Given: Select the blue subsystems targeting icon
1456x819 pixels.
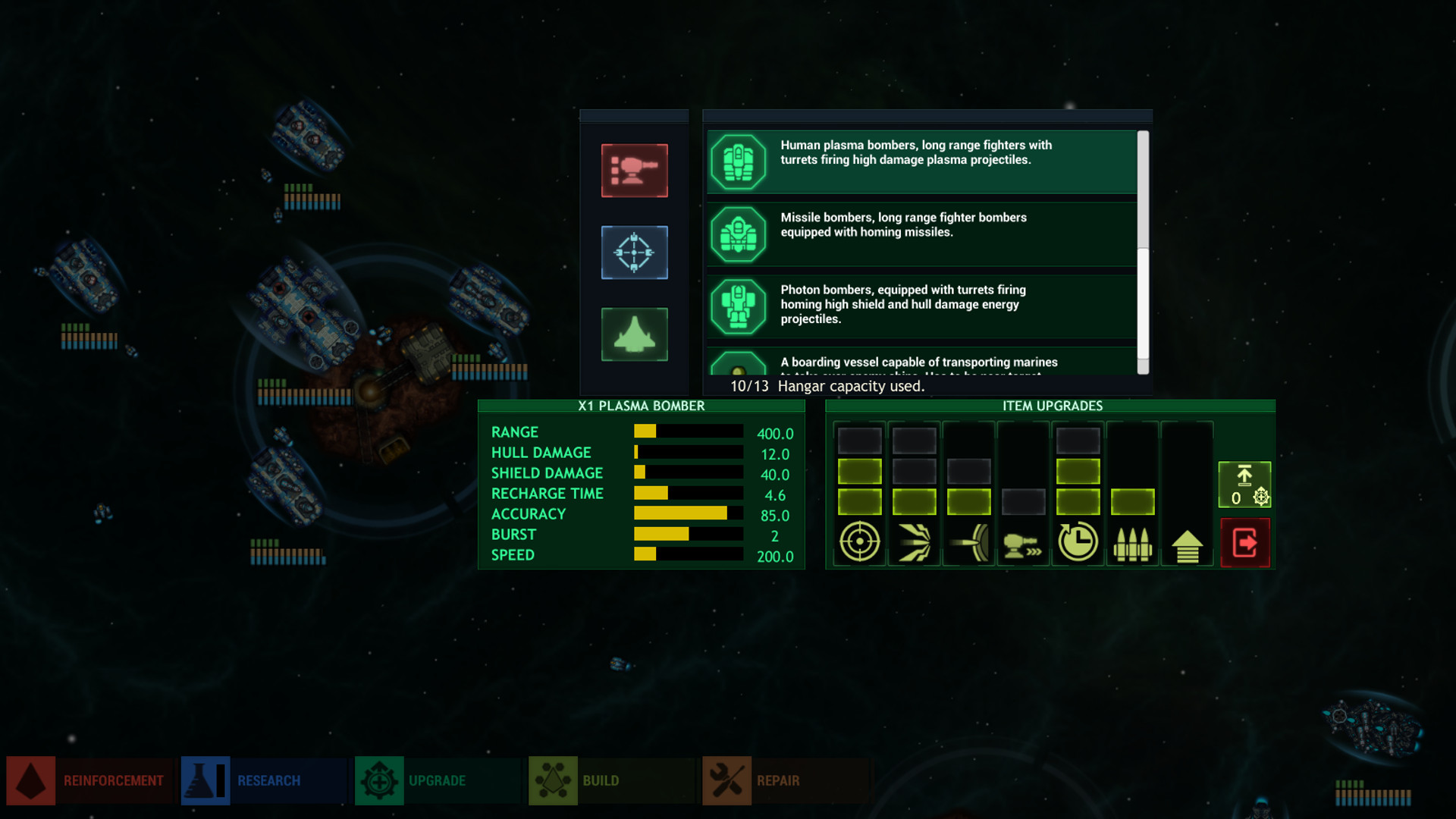Looking at the screenshot, I should tap(634, 253).
